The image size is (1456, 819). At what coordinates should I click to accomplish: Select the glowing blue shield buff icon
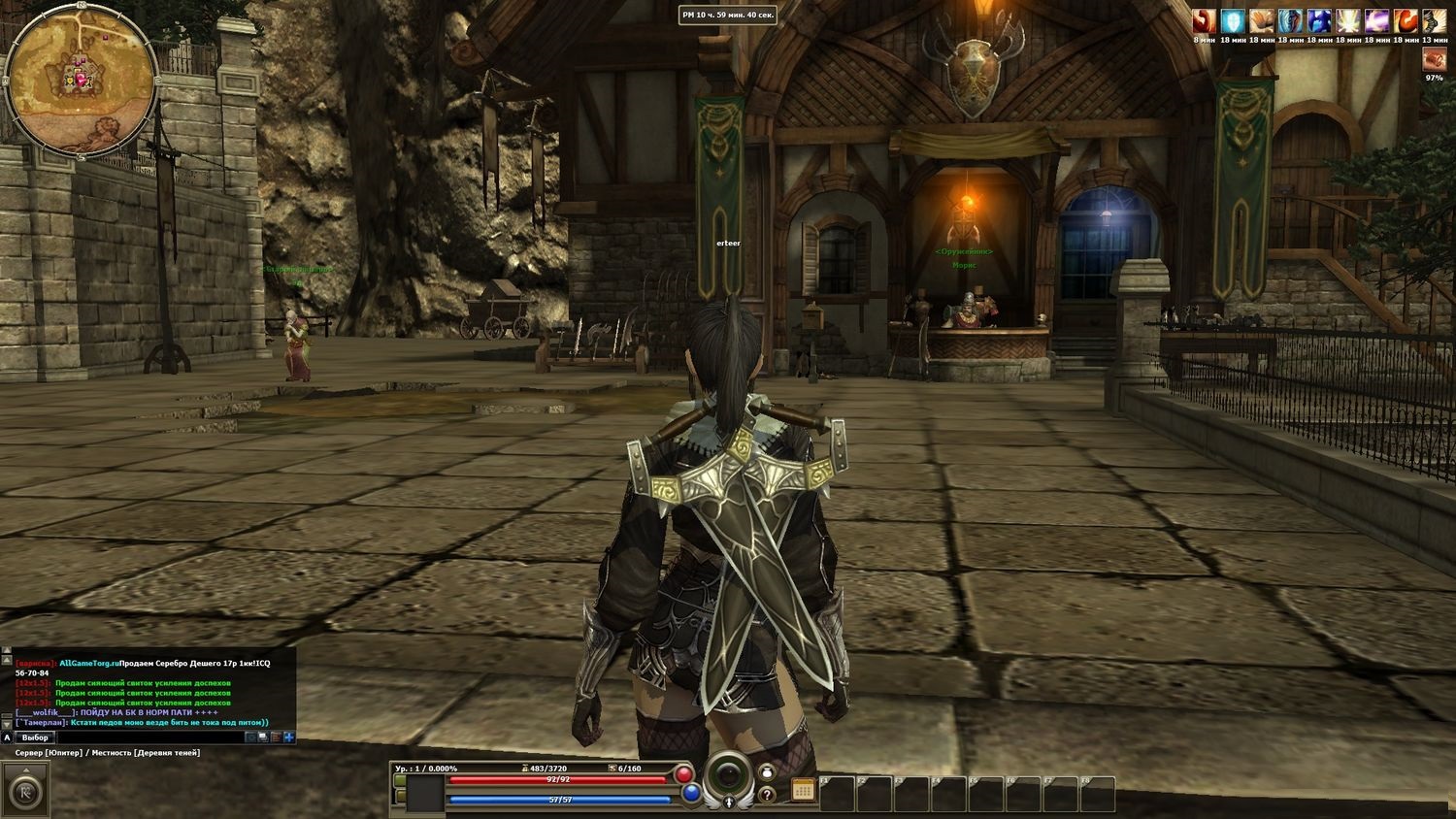click(x=1233, y=21)
